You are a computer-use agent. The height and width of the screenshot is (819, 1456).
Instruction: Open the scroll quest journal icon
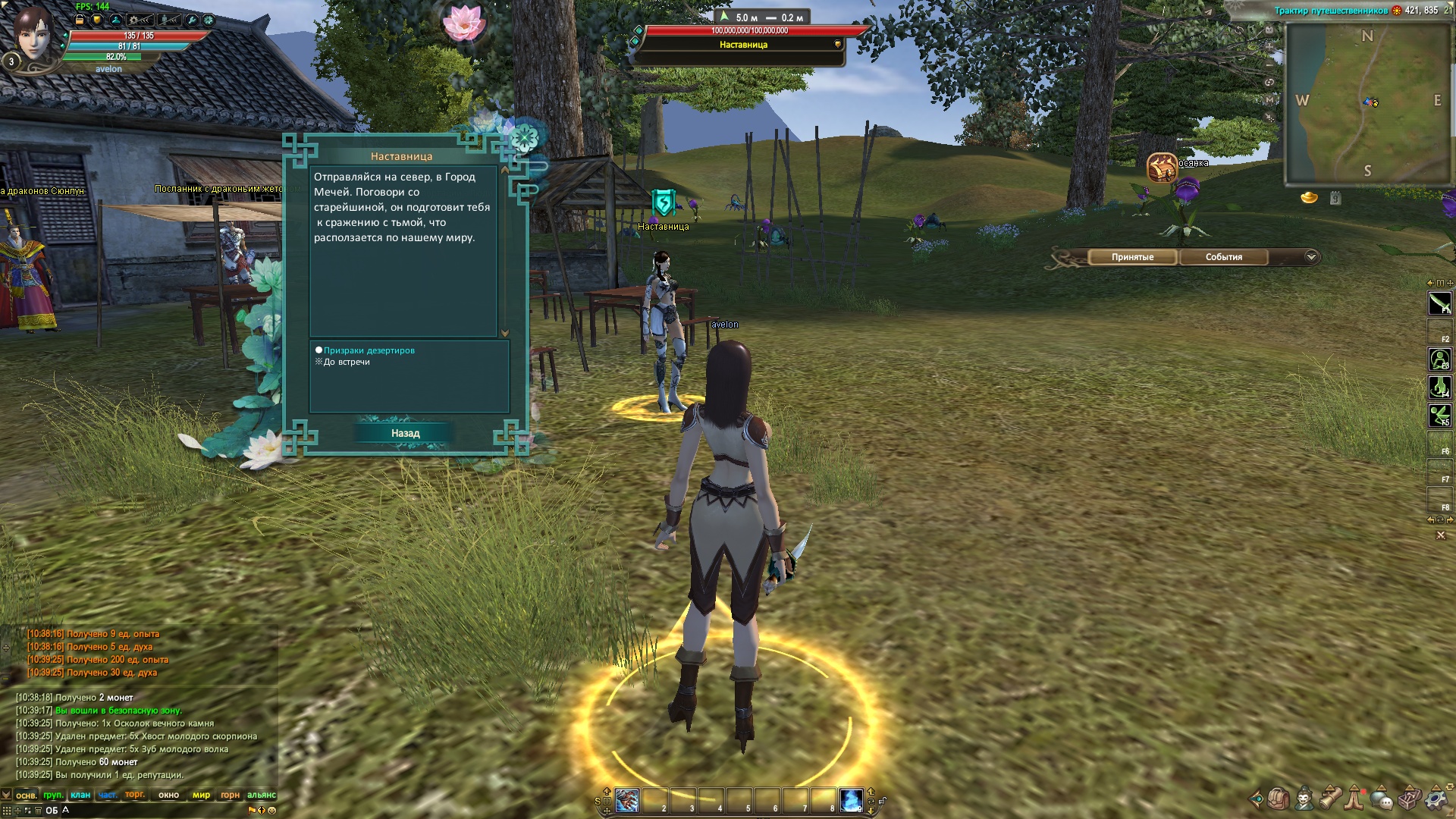[1330, 799]
